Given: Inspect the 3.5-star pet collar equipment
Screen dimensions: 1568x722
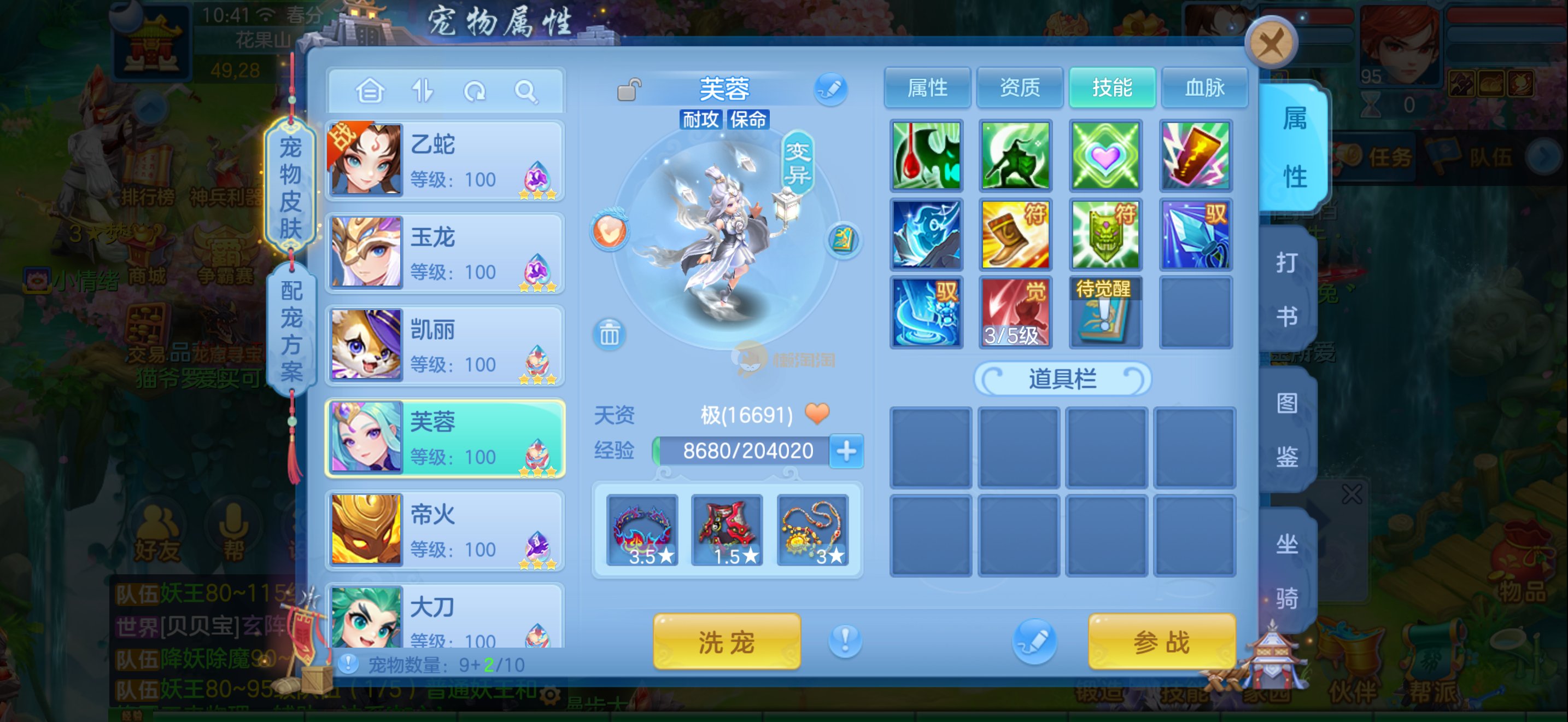Looking at the screenshot, I should click(x=642, y=529).
